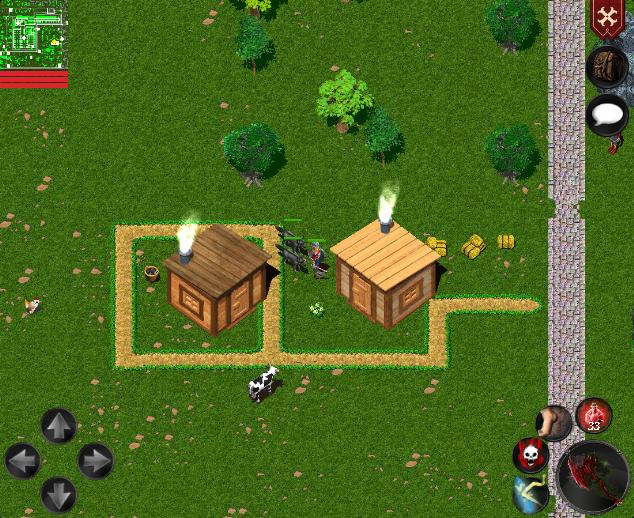Activate the blue lightning ability

(531, 495)
